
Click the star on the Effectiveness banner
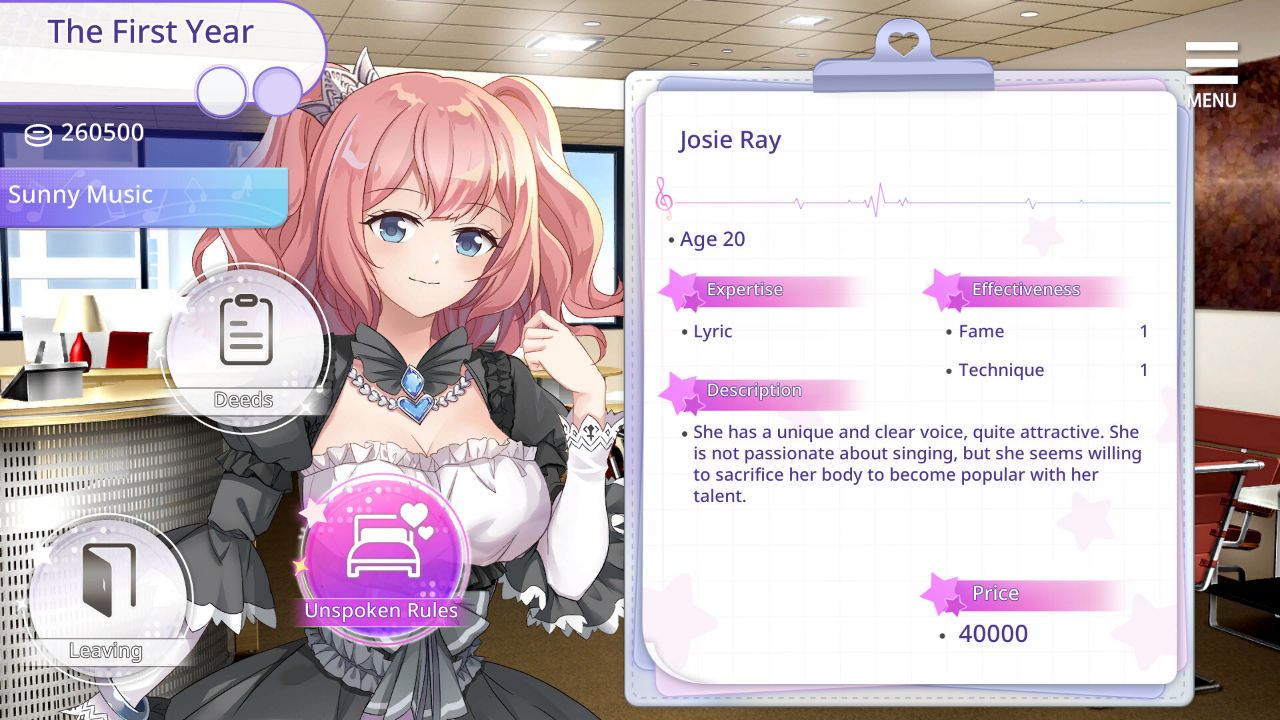pos(942,288)
